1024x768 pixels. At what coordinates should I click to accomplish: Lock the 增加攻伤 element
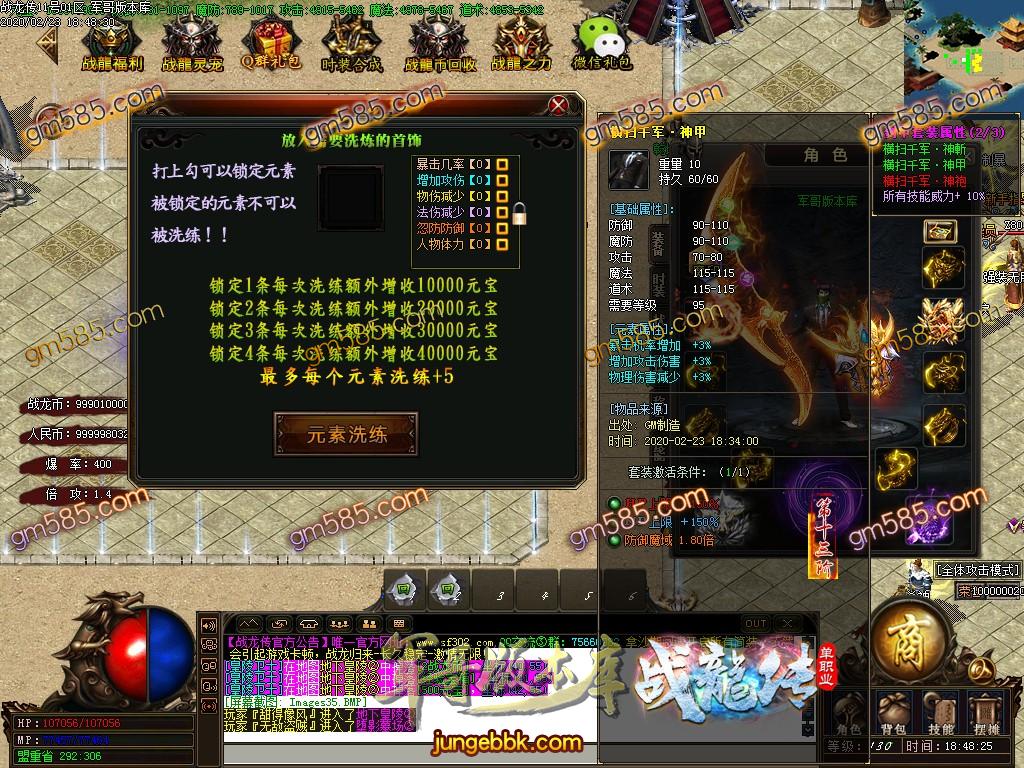pos(503,180)
